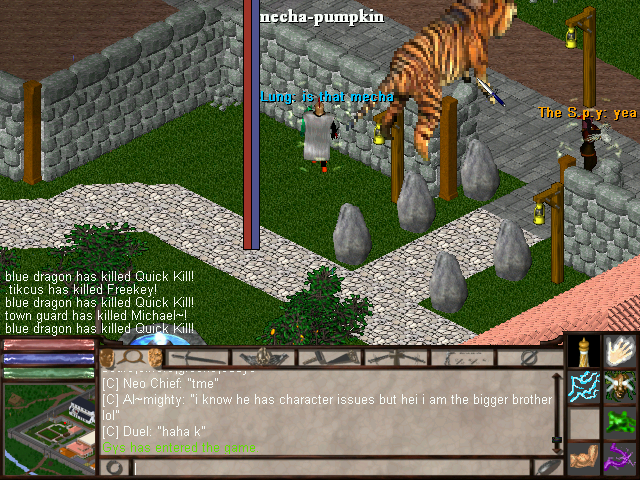Select the skull with crossed swords icon
This screenshot has height=480, width=640.
(x=620, y=387)
